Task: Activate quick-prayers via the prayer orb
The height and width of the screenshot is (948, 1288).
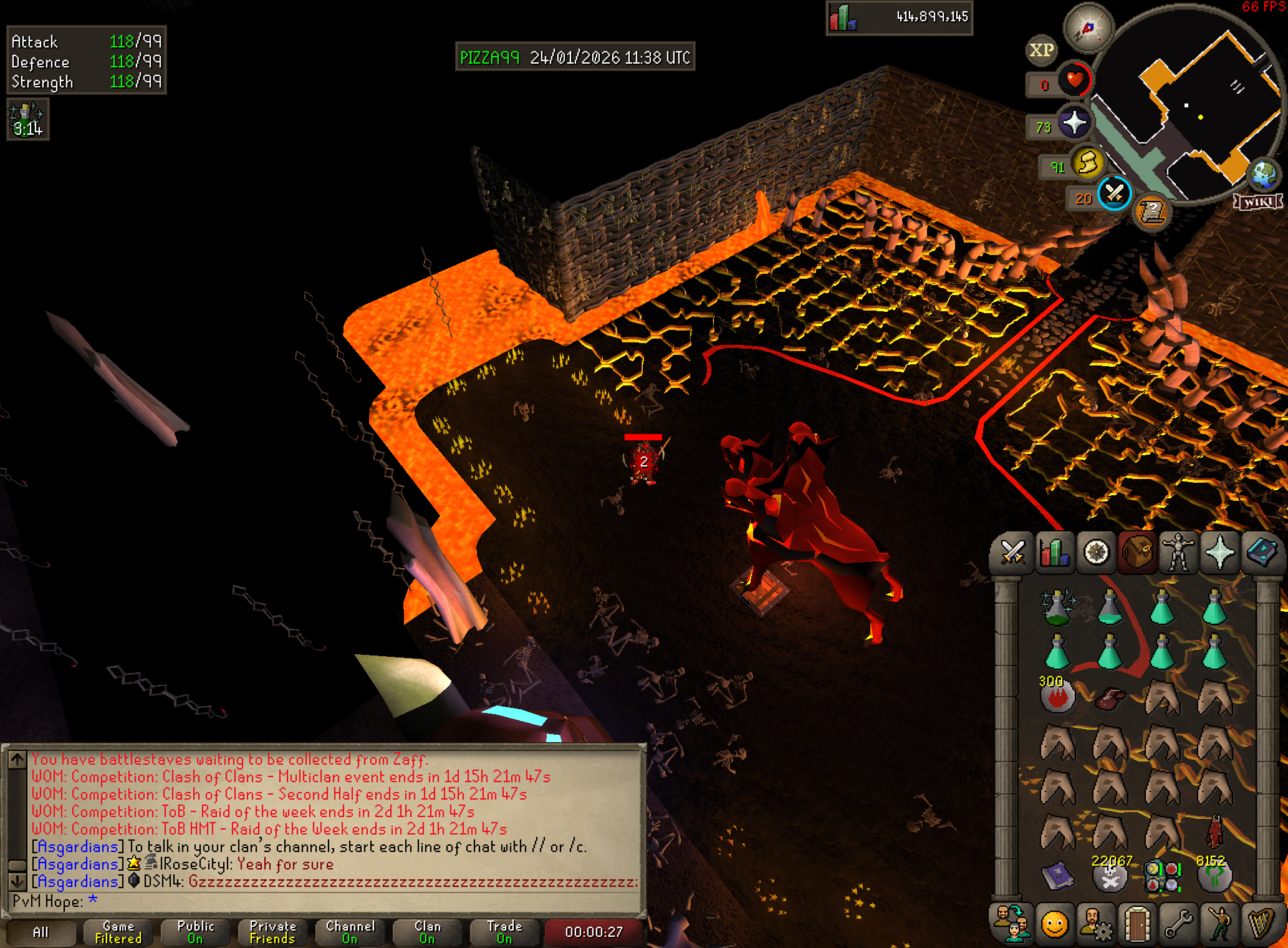Action: tap(1074, 122)
